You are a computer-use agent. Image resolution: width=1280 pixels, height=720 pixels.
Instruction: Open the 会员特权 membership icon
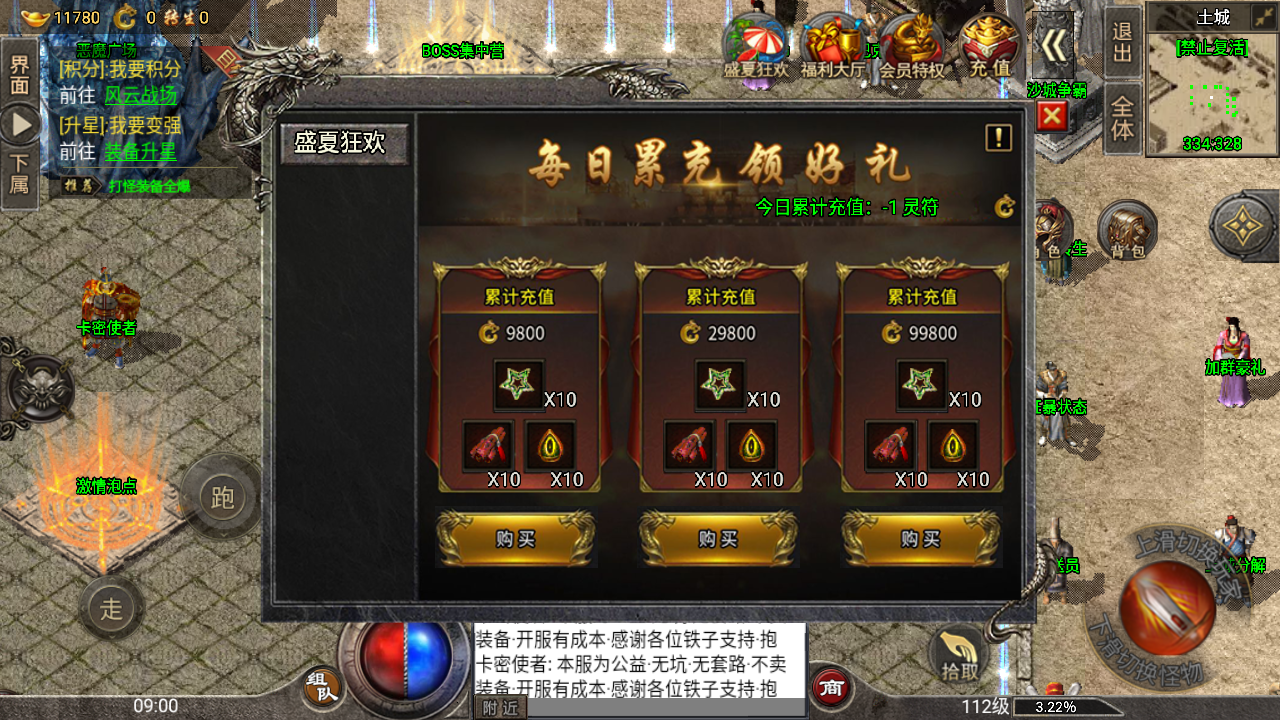click(x=911, y=48)
